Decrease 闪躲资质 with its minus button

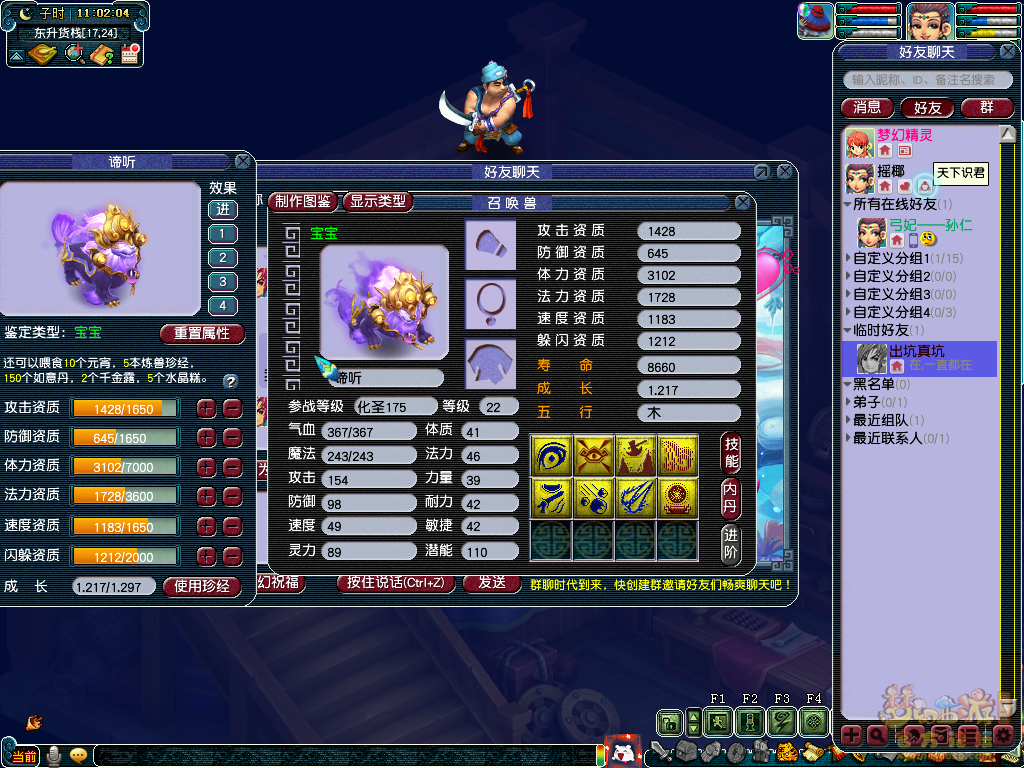pos(232,556)
